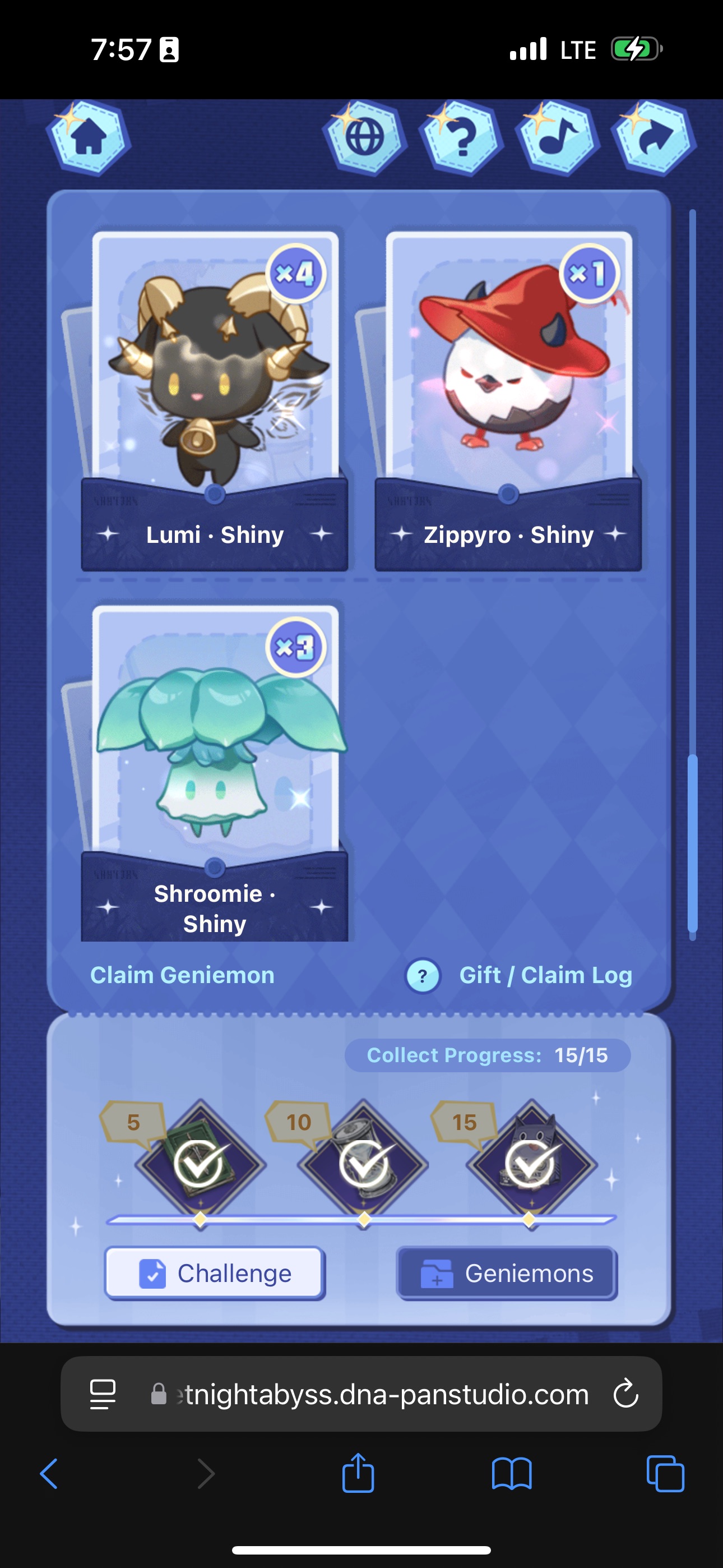Image resolution: width=723 pixels, height=1568 pixels.
Task: Show the browser's open tabs overview
Action: click(x=665, y=1474)
